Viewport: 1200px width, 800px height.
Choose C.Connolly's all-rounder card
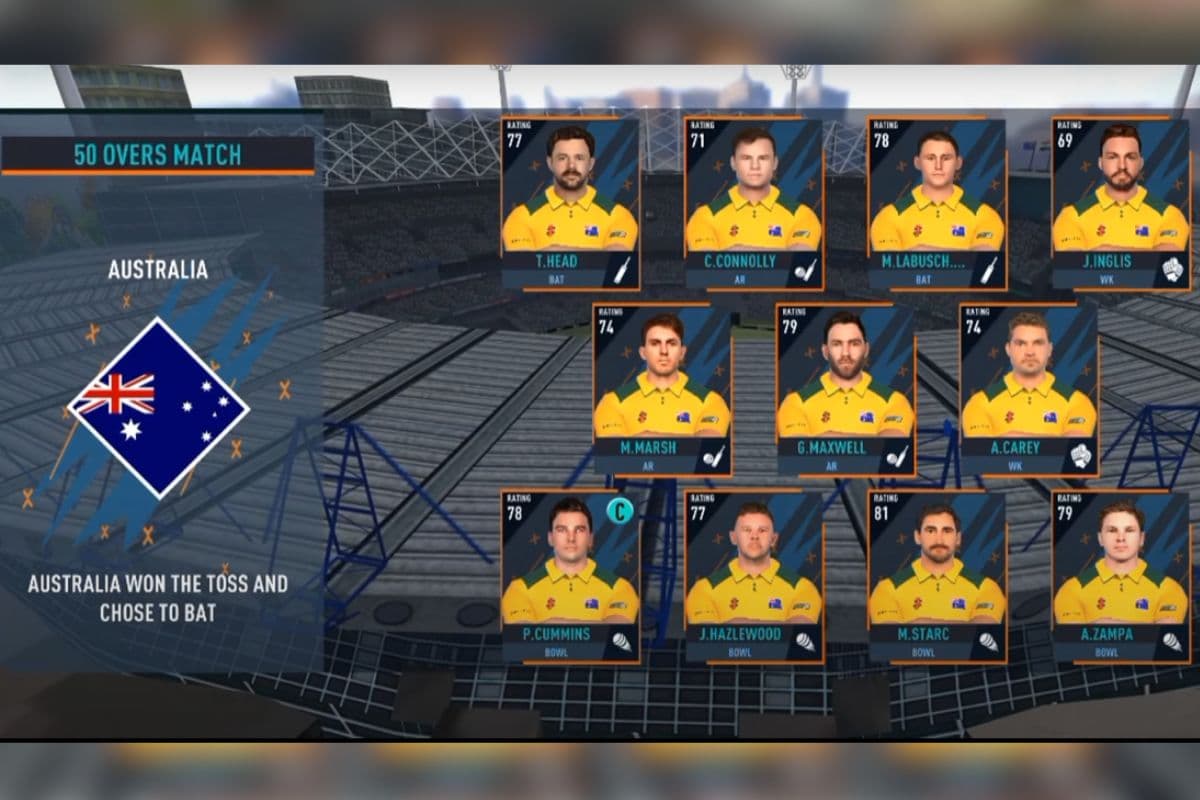pyautogui.click(x=754, y=203)
